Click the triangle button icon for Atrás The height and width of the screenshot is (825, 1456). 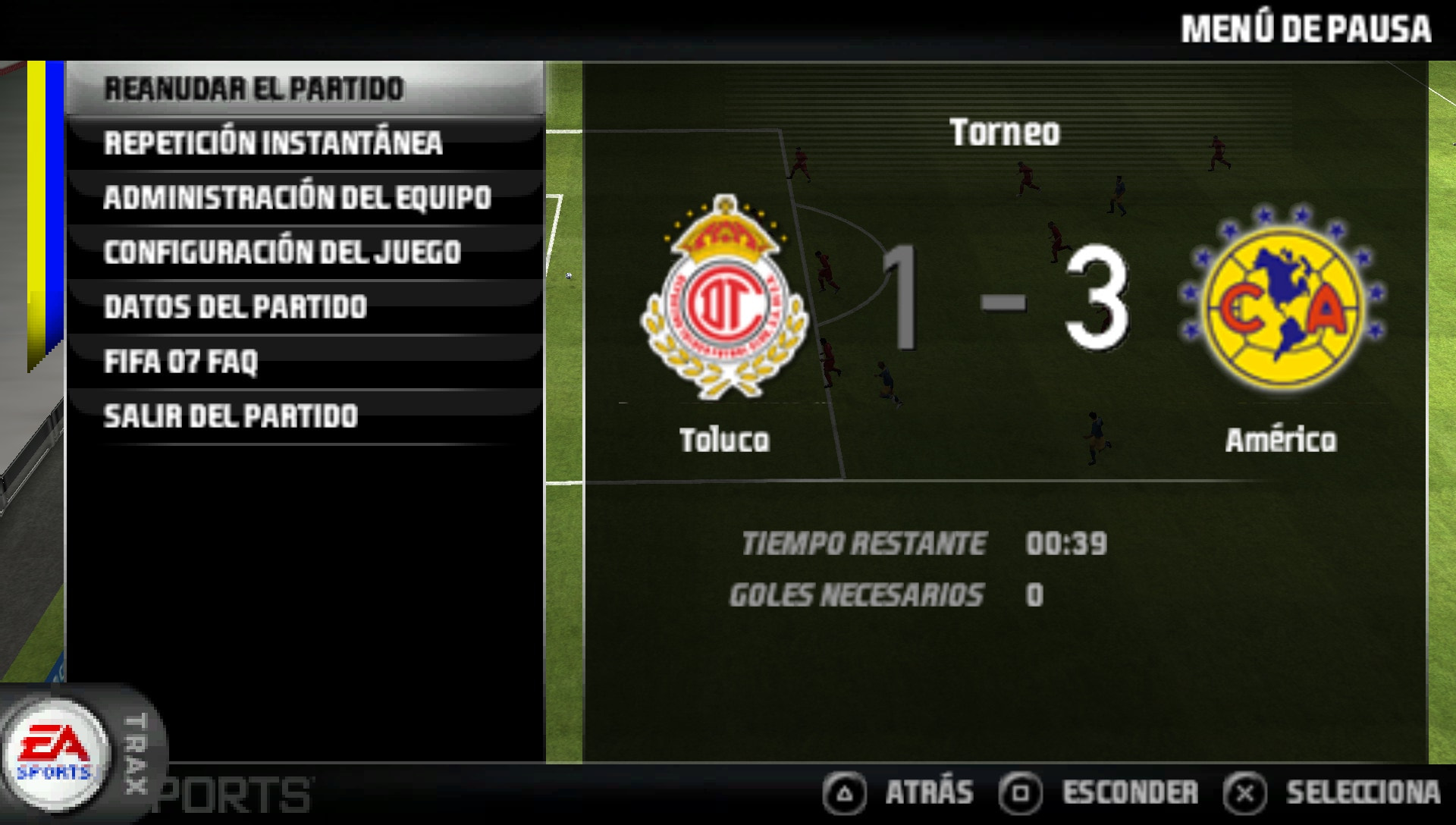844,792
